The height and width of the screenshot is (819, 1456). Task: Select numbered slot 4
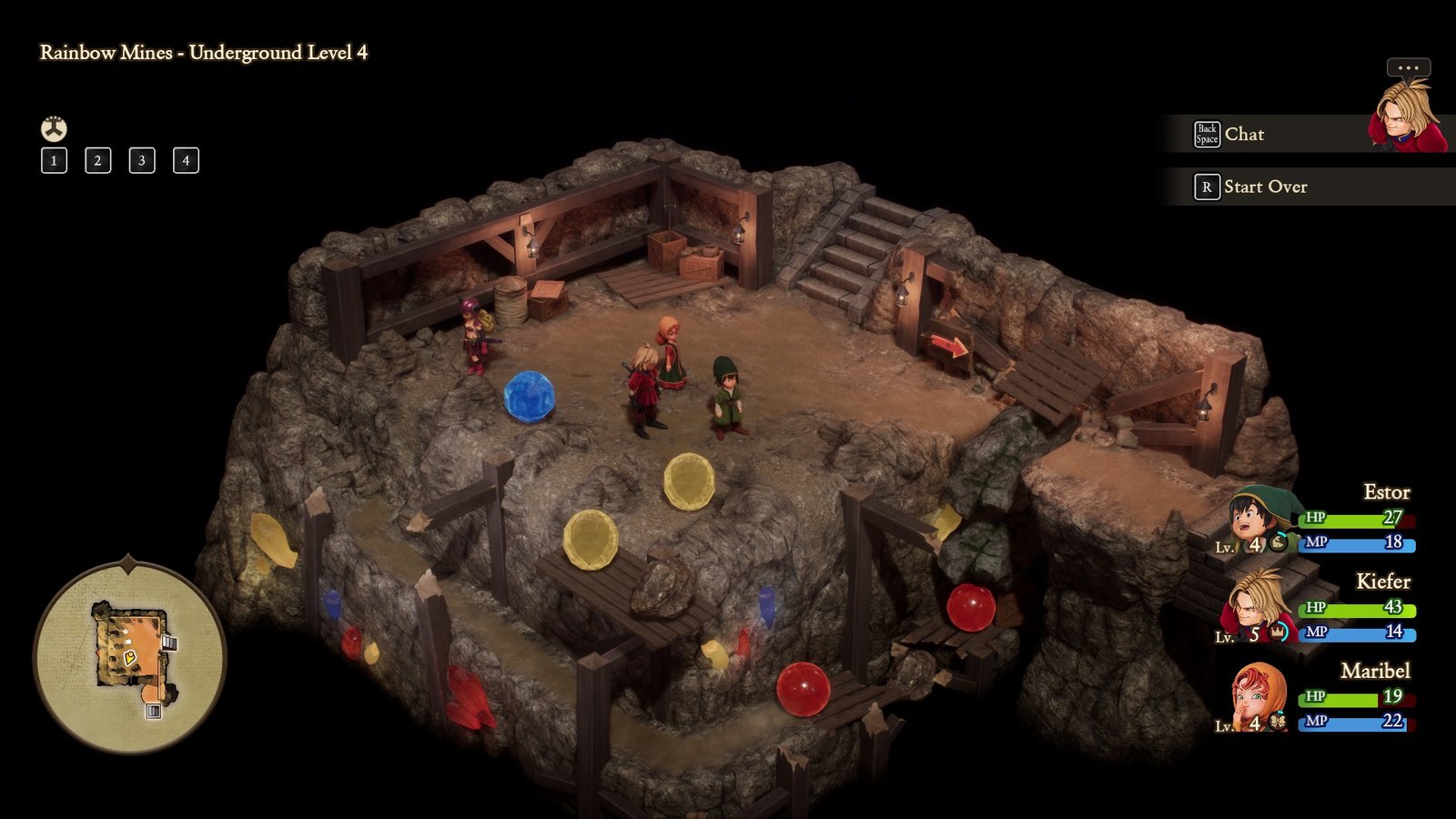[x=185, y=161]
